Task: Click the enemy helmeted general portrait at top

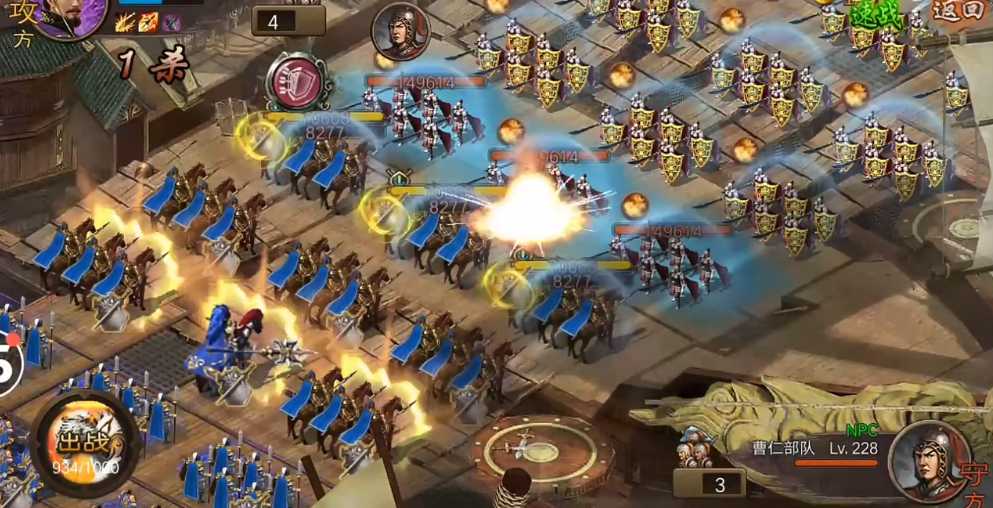Action: (400, 32)
